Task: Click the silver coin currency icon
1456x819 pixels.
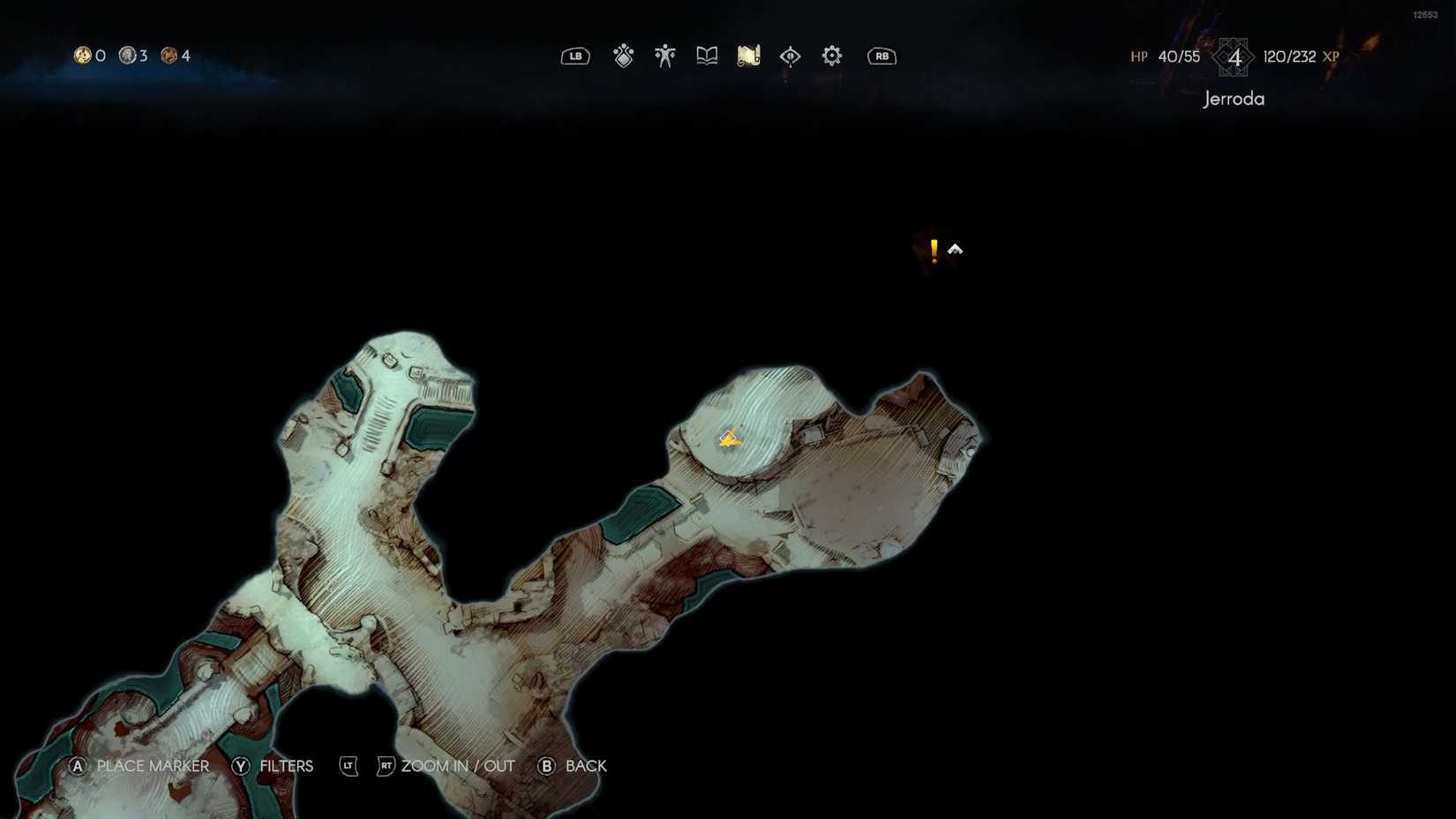Action: coord(126,56)
